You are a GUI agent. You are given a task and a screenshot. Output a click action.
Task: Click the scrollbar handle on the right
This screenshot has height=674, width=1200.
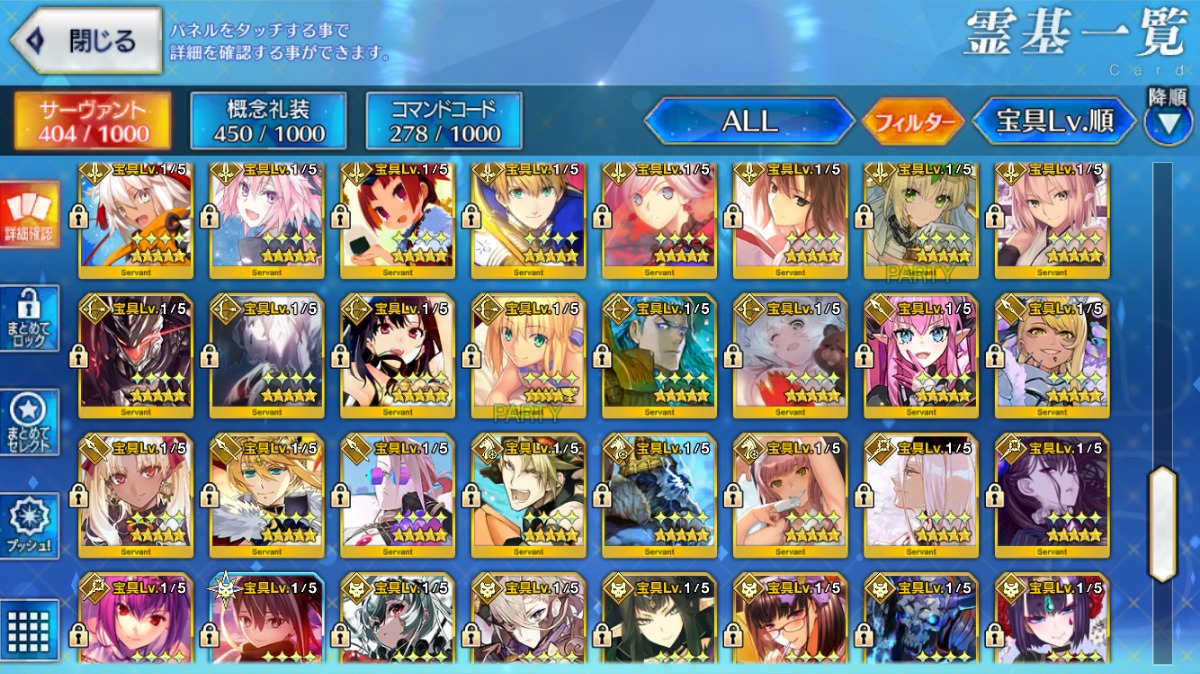(x=1162, y=523)
